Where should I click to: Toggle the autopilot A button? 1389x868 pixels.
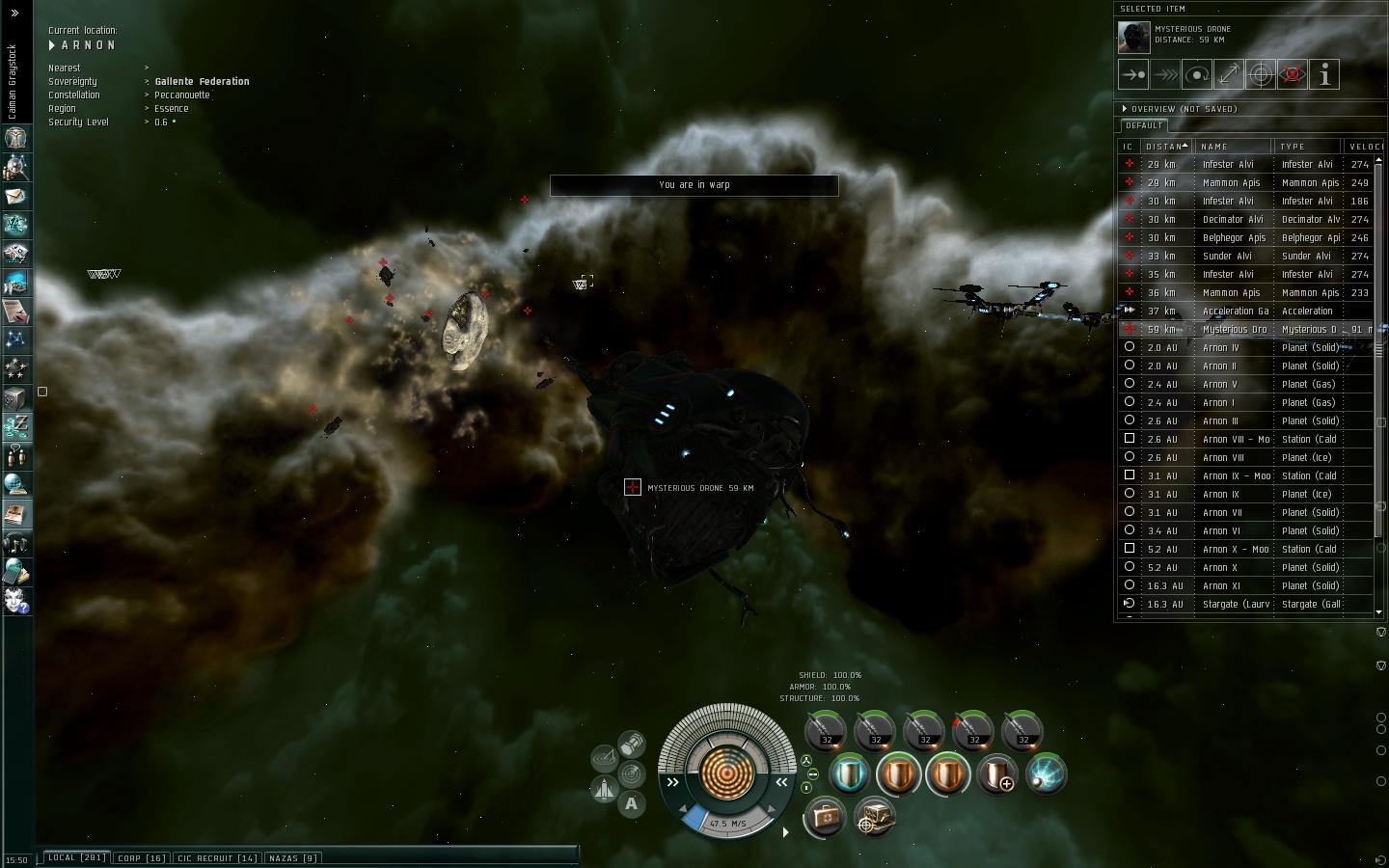tap(631, 803)
